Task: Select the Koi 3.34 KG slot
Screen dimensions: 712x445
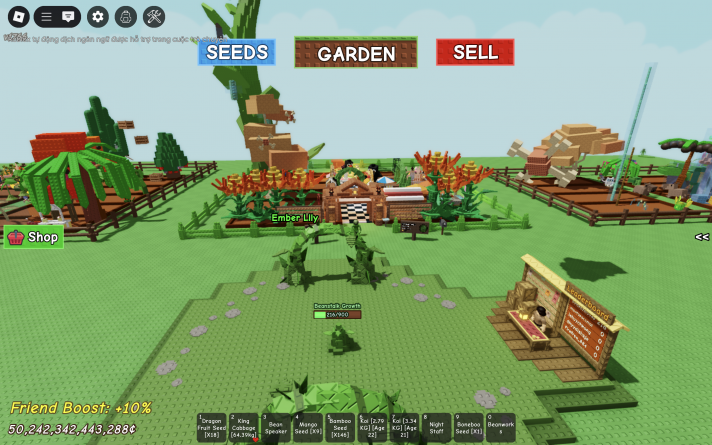Action: (x=404, y=427)
